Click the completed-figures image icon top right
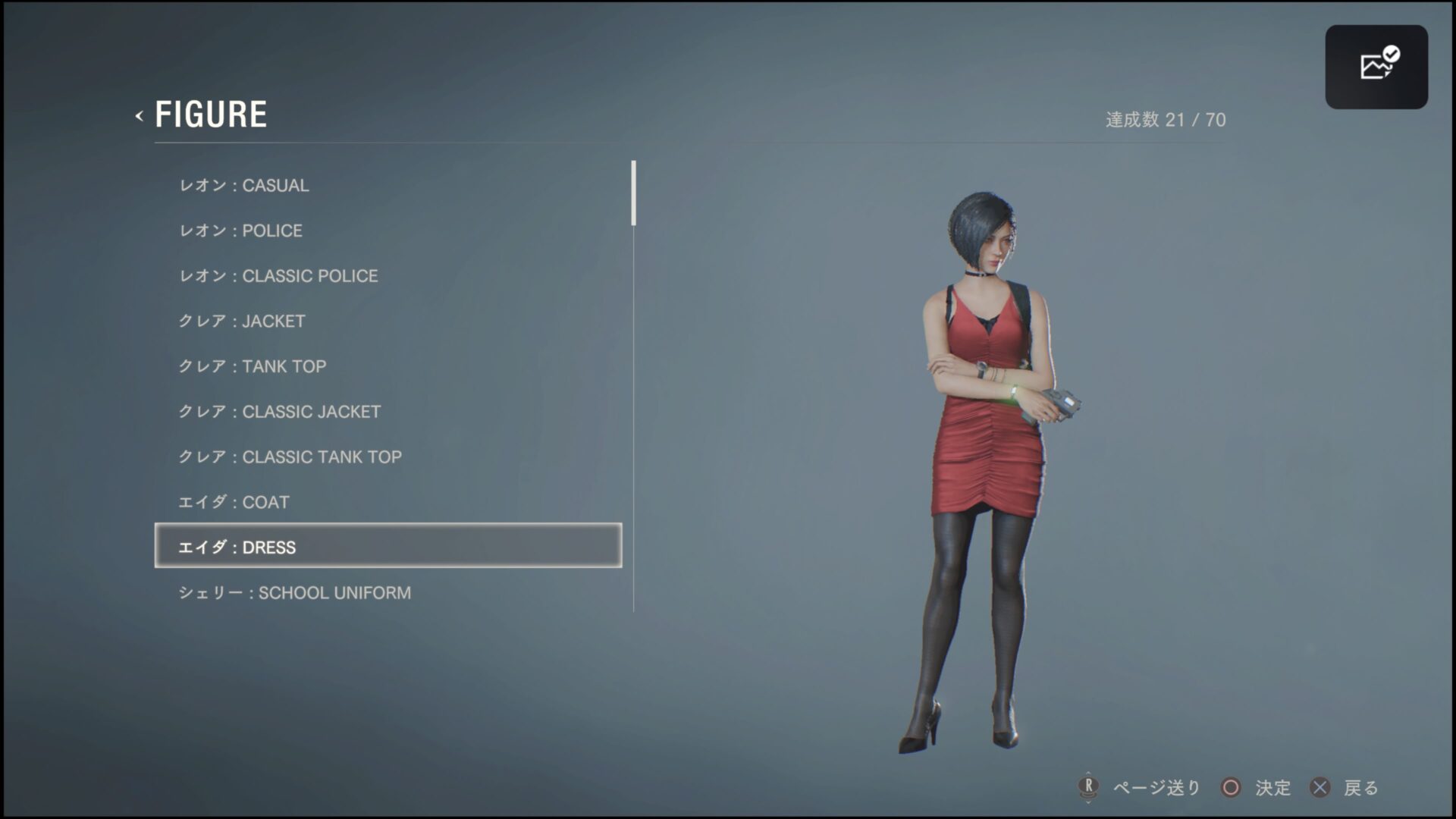This screenshot has height=819, width=1456. click(x=1376, y=67)
